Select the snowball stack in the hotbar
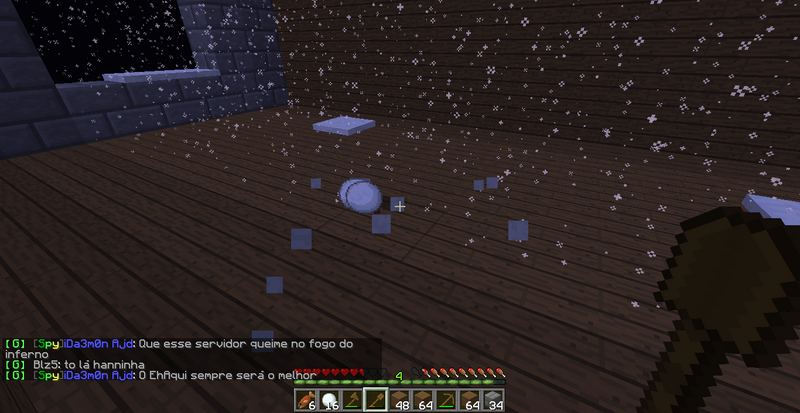Viewport: 800px width, 413px height. pos(328,401)
